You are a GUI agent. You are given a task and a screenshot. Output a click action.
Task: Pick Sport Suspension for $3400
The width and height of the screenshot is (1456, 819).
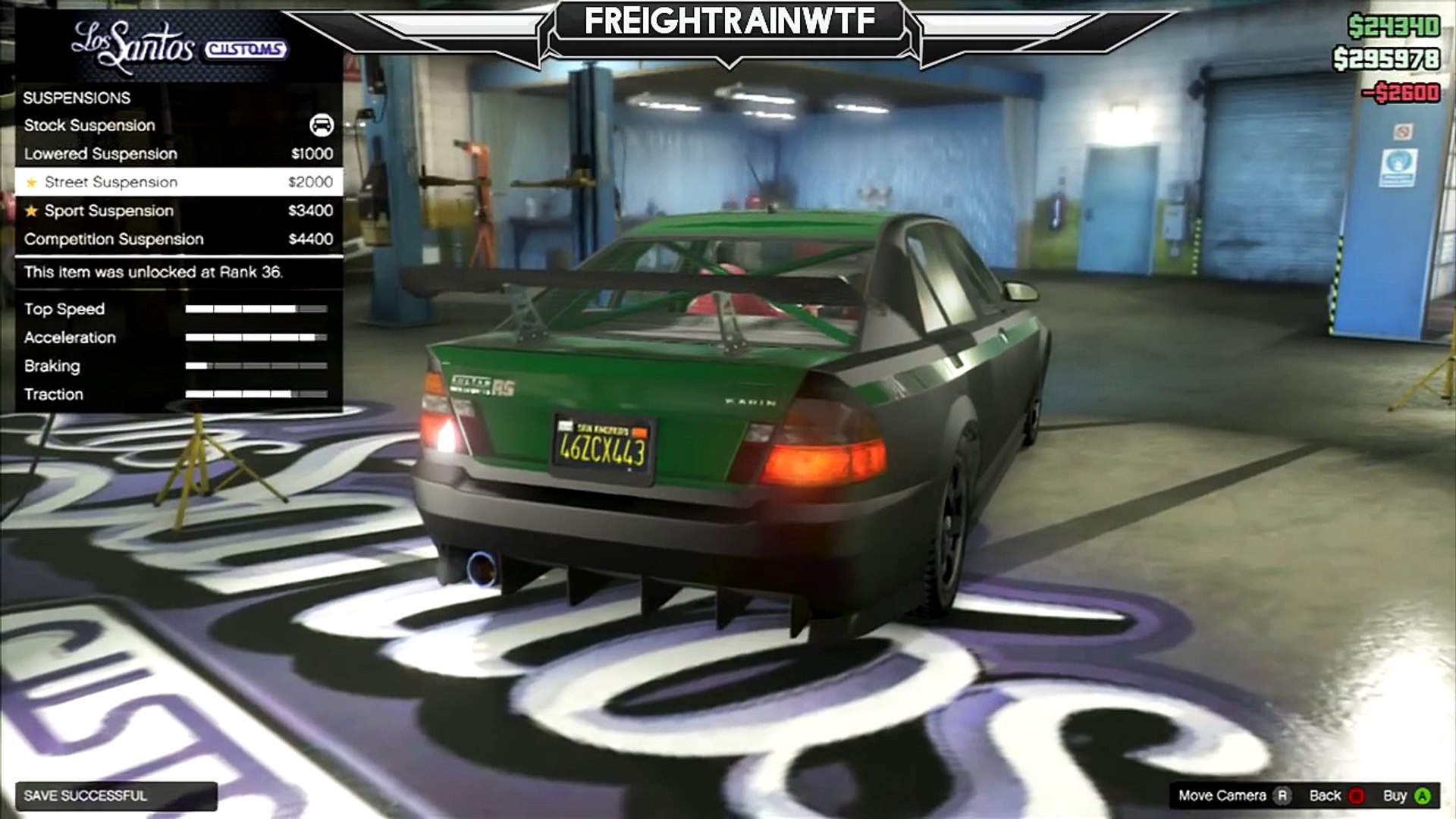(178, 211)
